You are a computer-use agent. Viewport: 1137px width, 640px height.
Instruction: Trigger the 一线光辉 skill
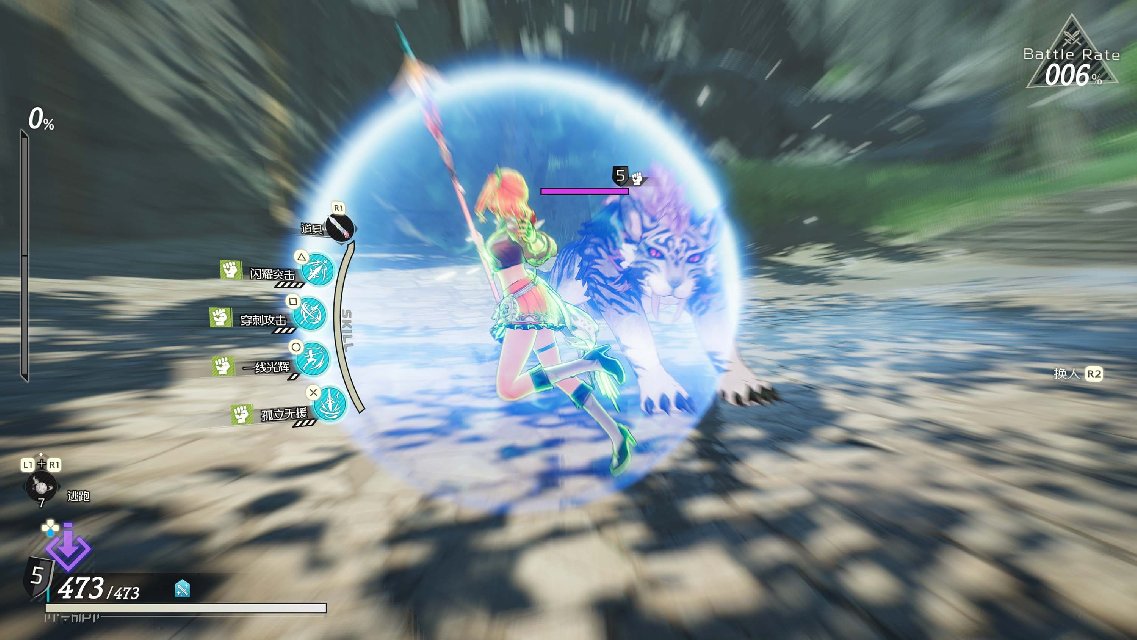[313, 359]
